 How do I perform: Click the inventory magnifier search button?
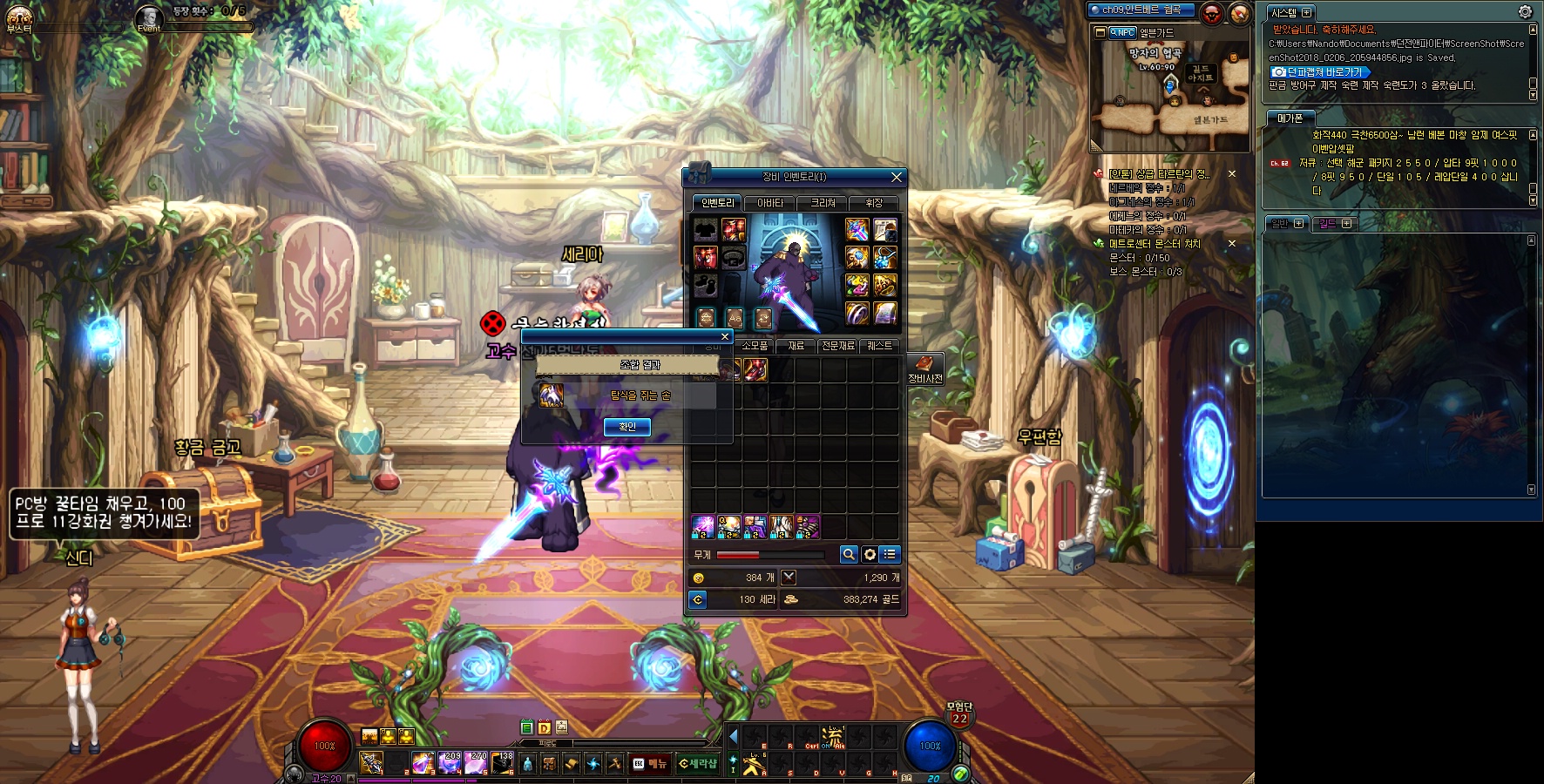[849, 555]
